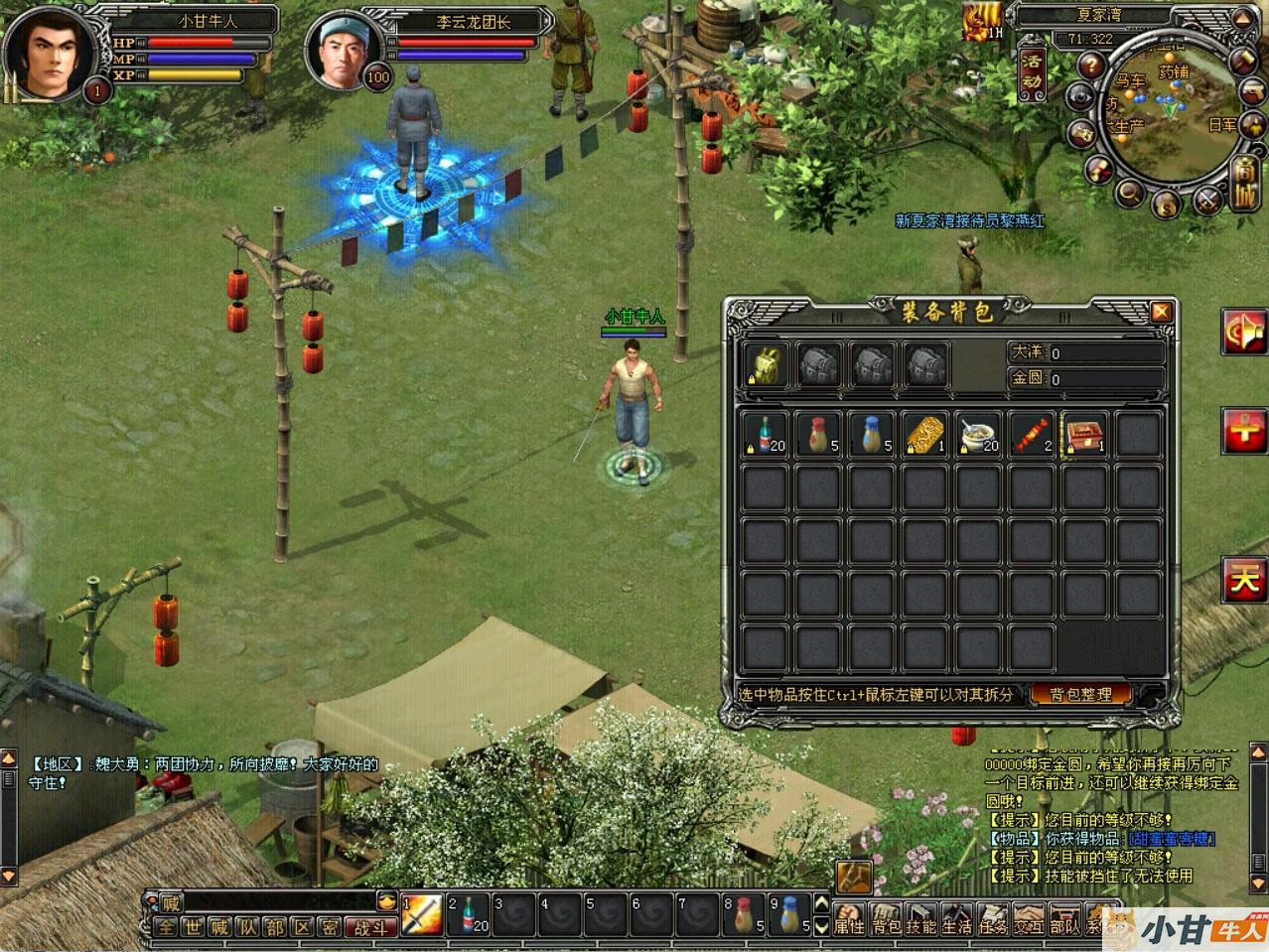
Task: Switch chat channel to 战斗
Action: click(x=371, y=928)
